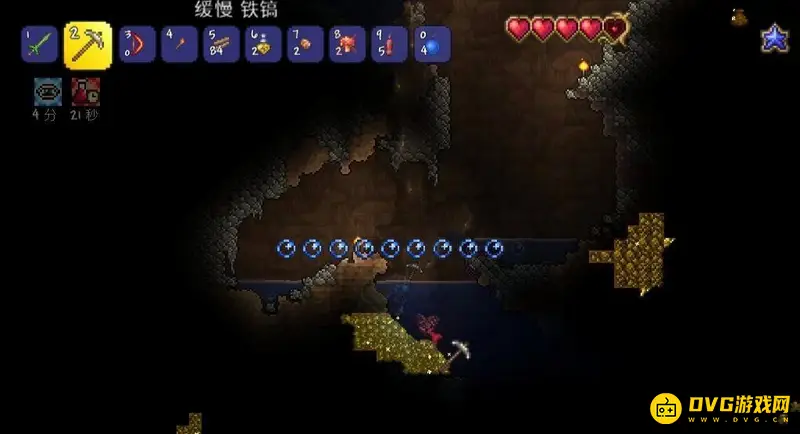Select the stack of 84 in slot 5

point(219,44)
